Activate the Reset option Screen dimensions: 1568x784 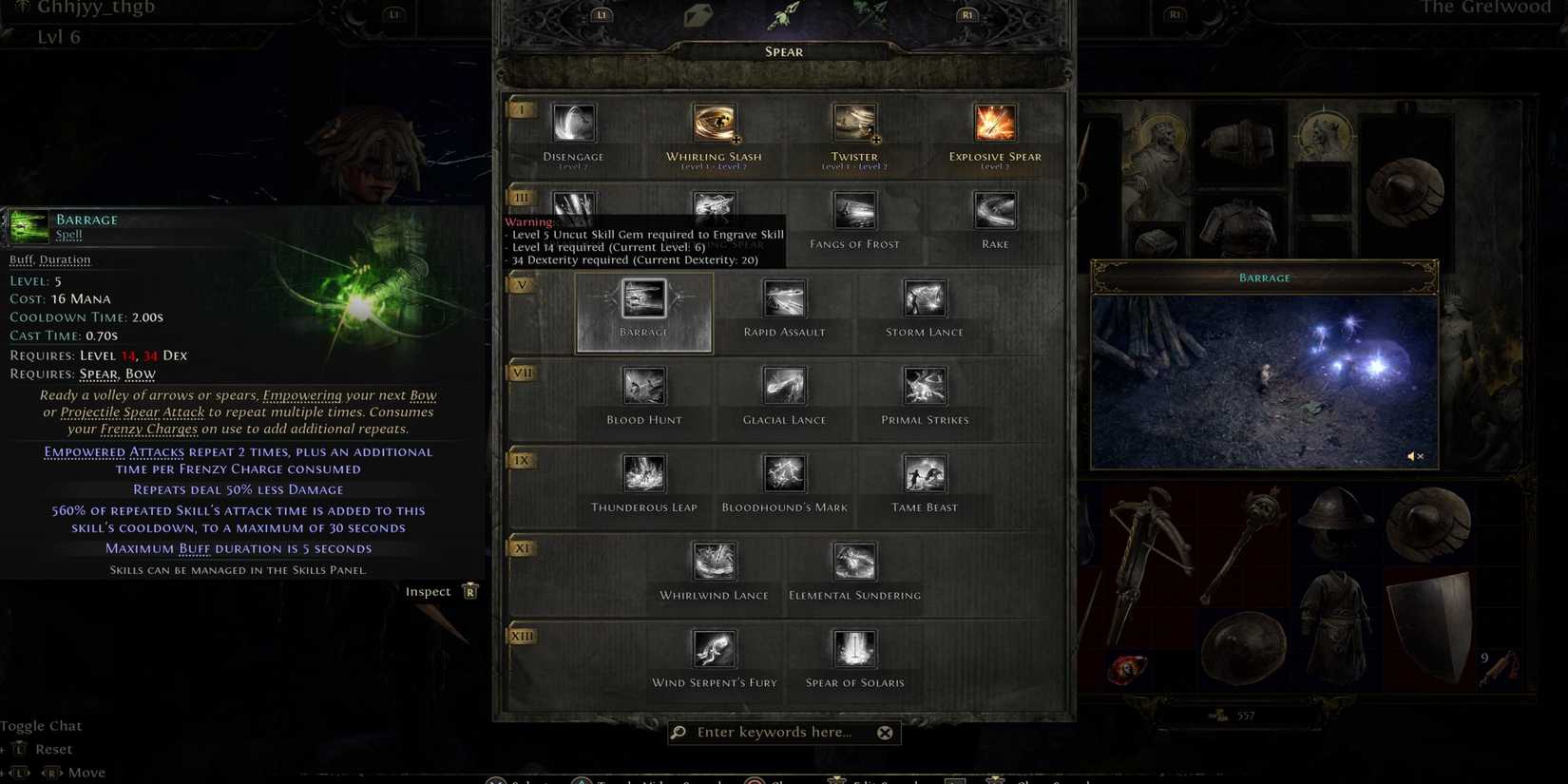pyautogui.click(x=57, y=749)
